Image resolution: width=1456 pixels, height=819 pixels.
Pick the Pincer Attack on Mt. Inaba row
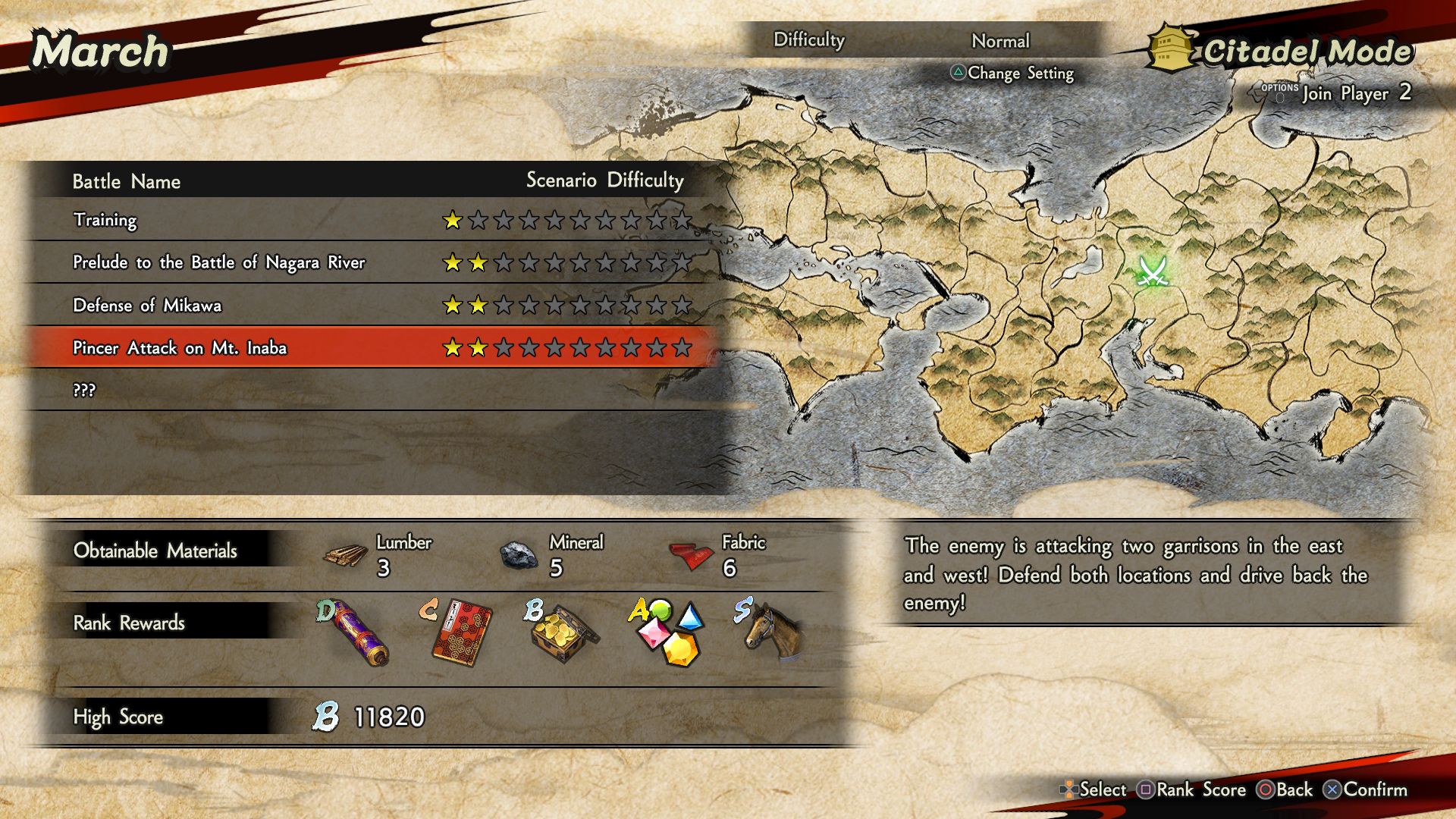point(180,347)
